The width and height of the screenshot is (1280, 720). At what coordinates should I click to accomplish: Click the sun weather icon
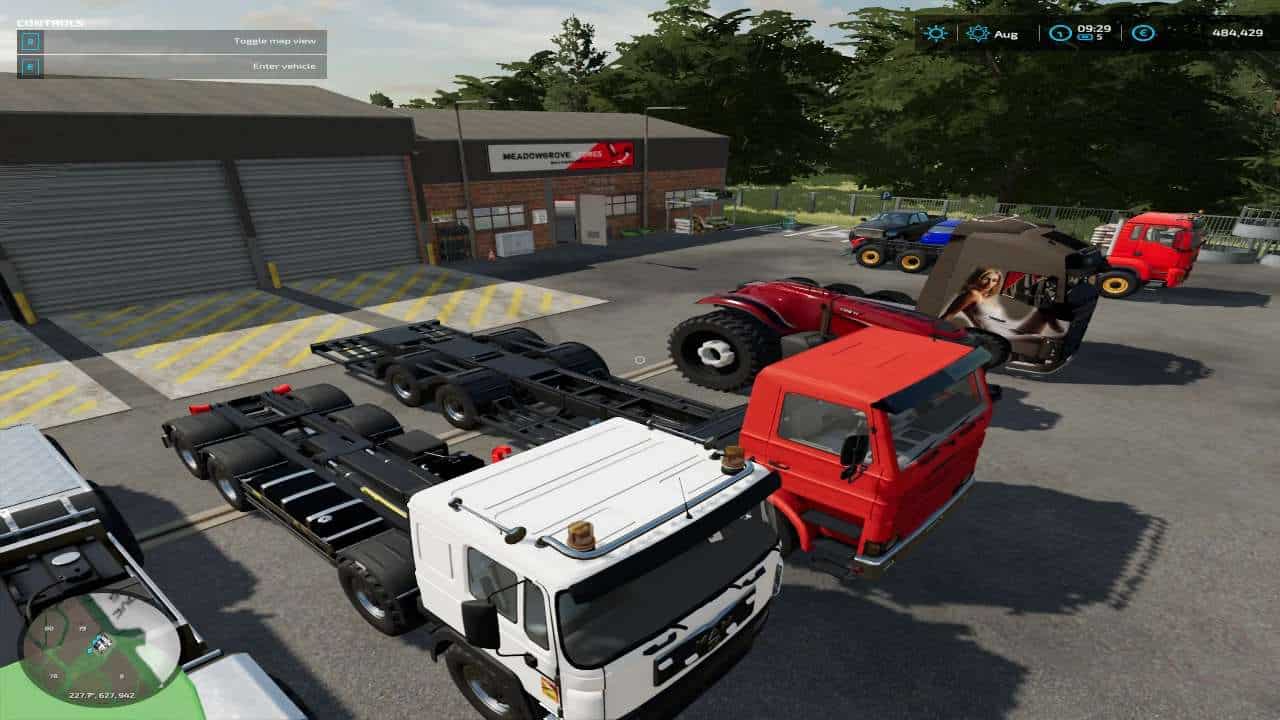coord(936,33)
